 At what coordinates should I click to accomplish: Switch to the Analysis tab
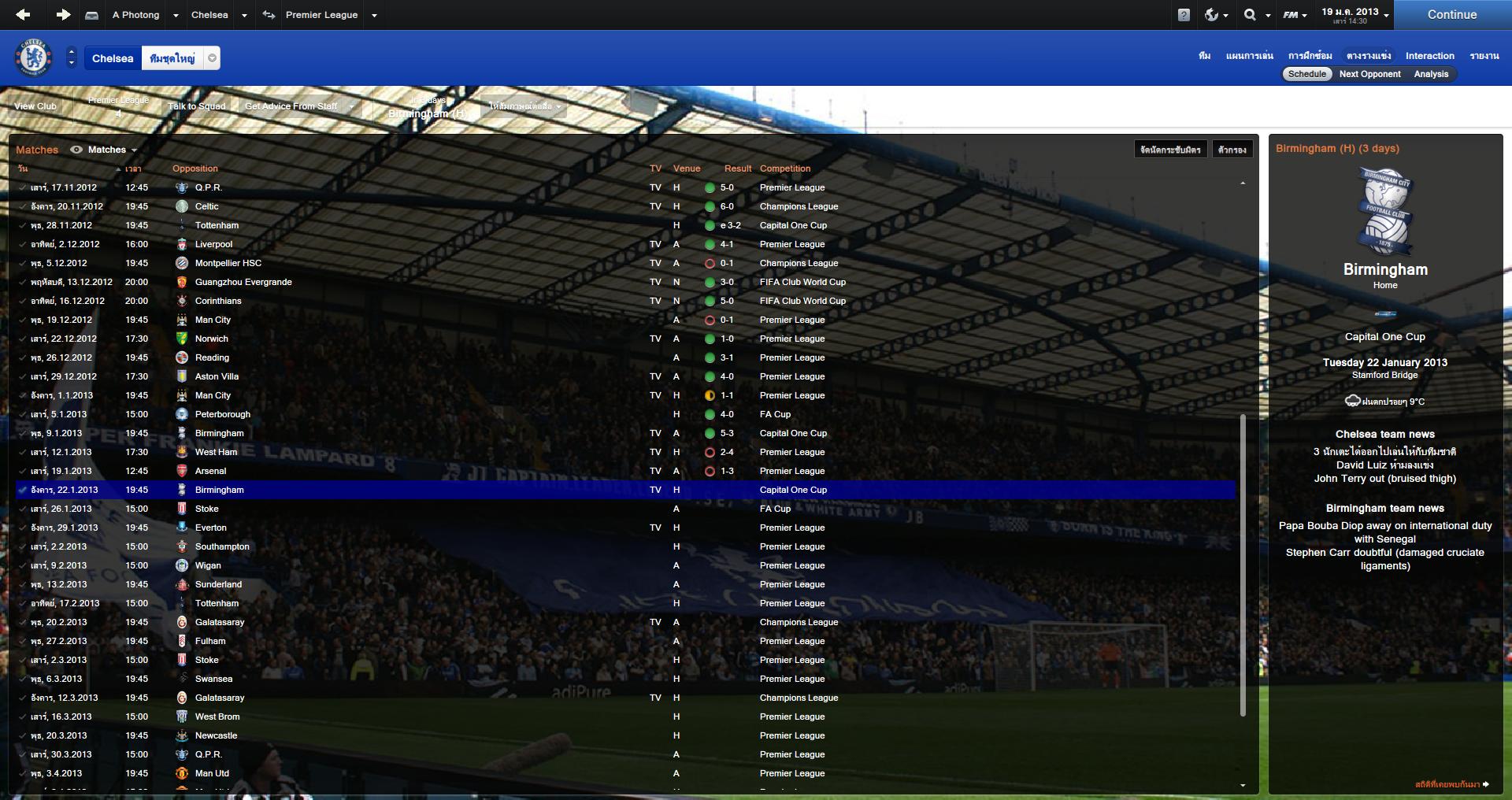point(1431,74)
